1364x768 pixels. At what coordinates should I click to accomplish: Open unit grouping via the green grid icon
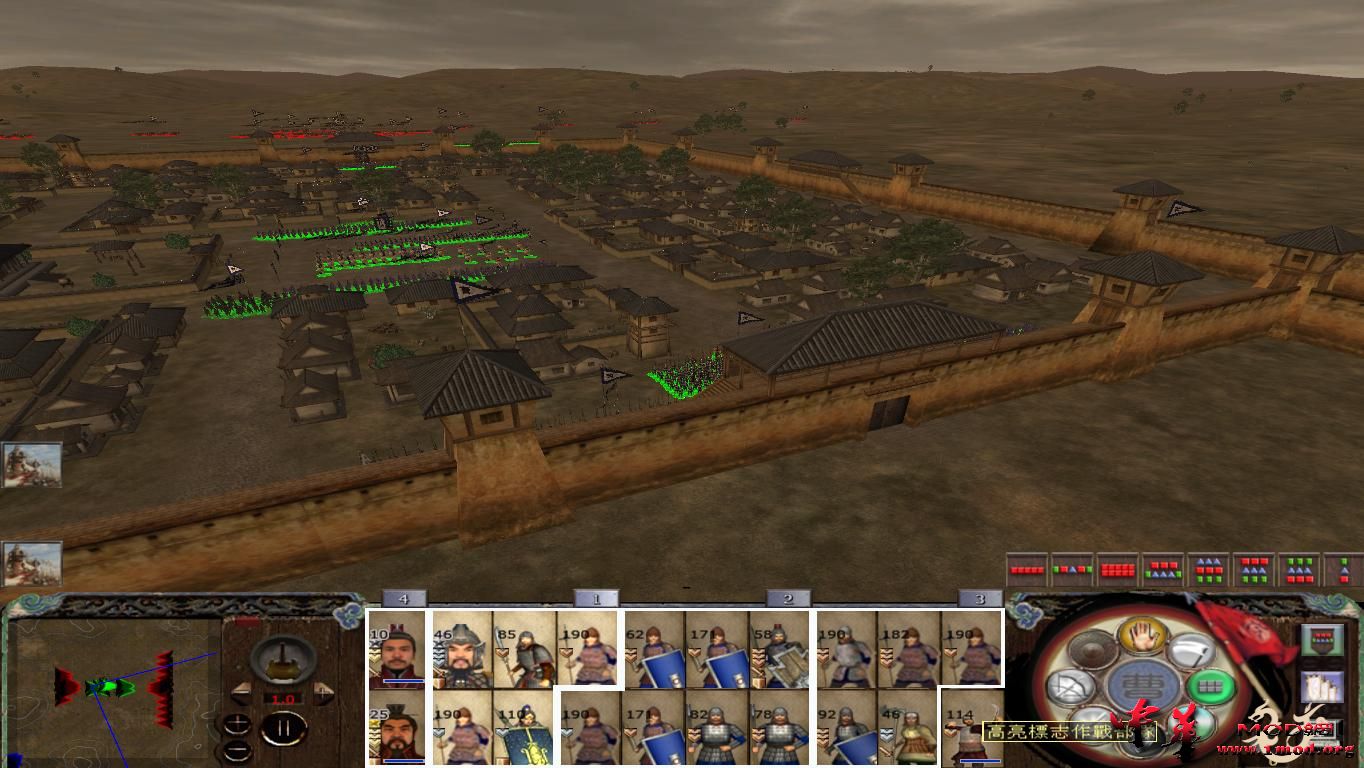coord(1211,686)
